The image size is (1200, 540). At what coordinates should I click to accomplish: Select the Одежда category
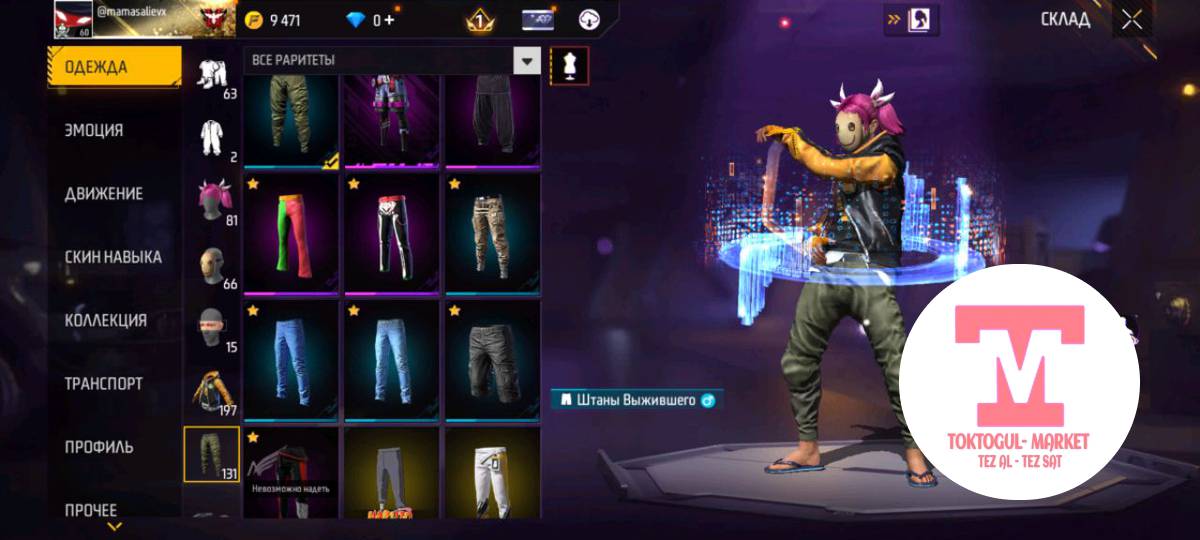[97, 67]
